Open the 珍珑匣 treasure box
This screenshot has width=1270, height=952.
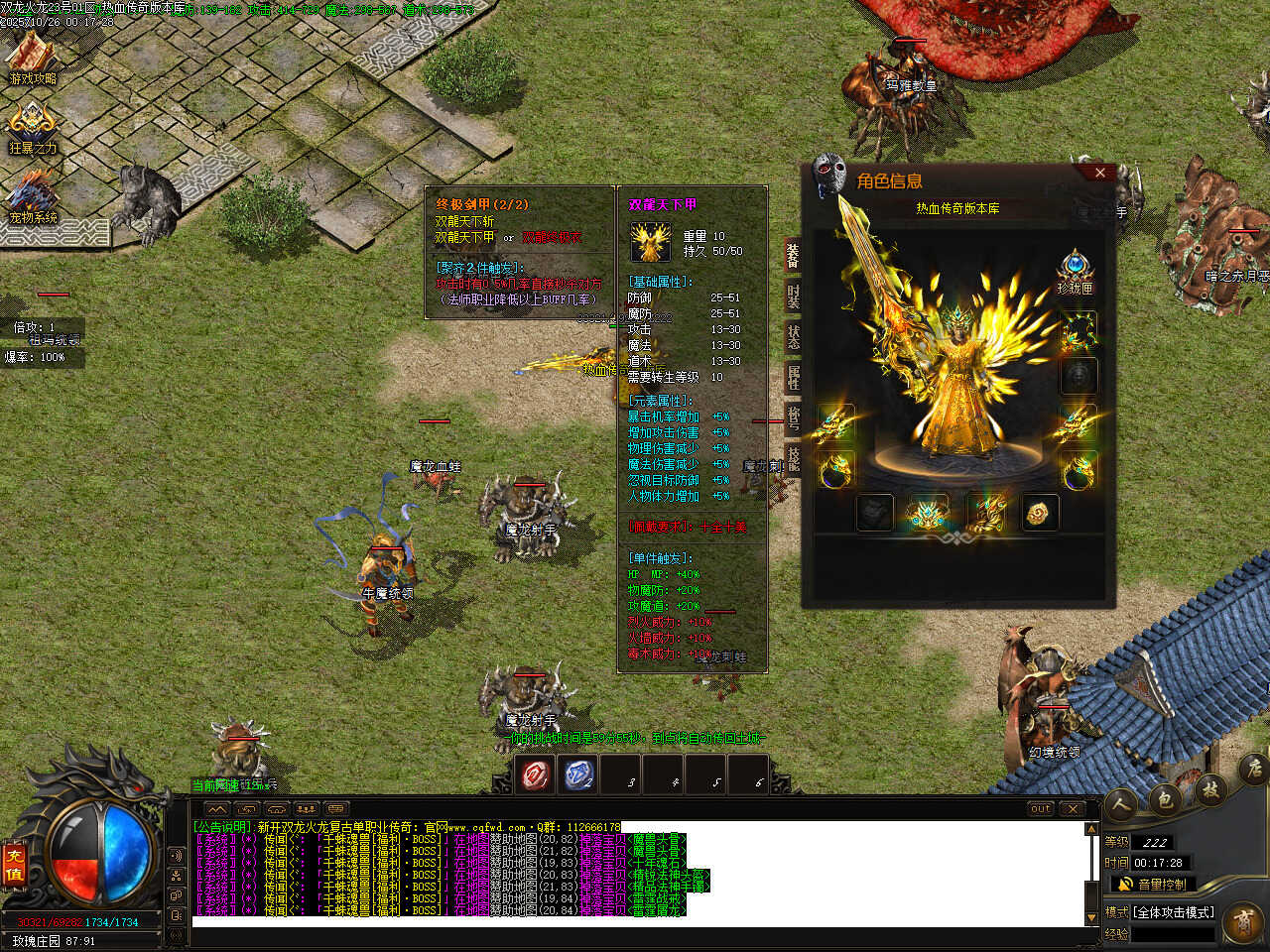click(1075, 272)
